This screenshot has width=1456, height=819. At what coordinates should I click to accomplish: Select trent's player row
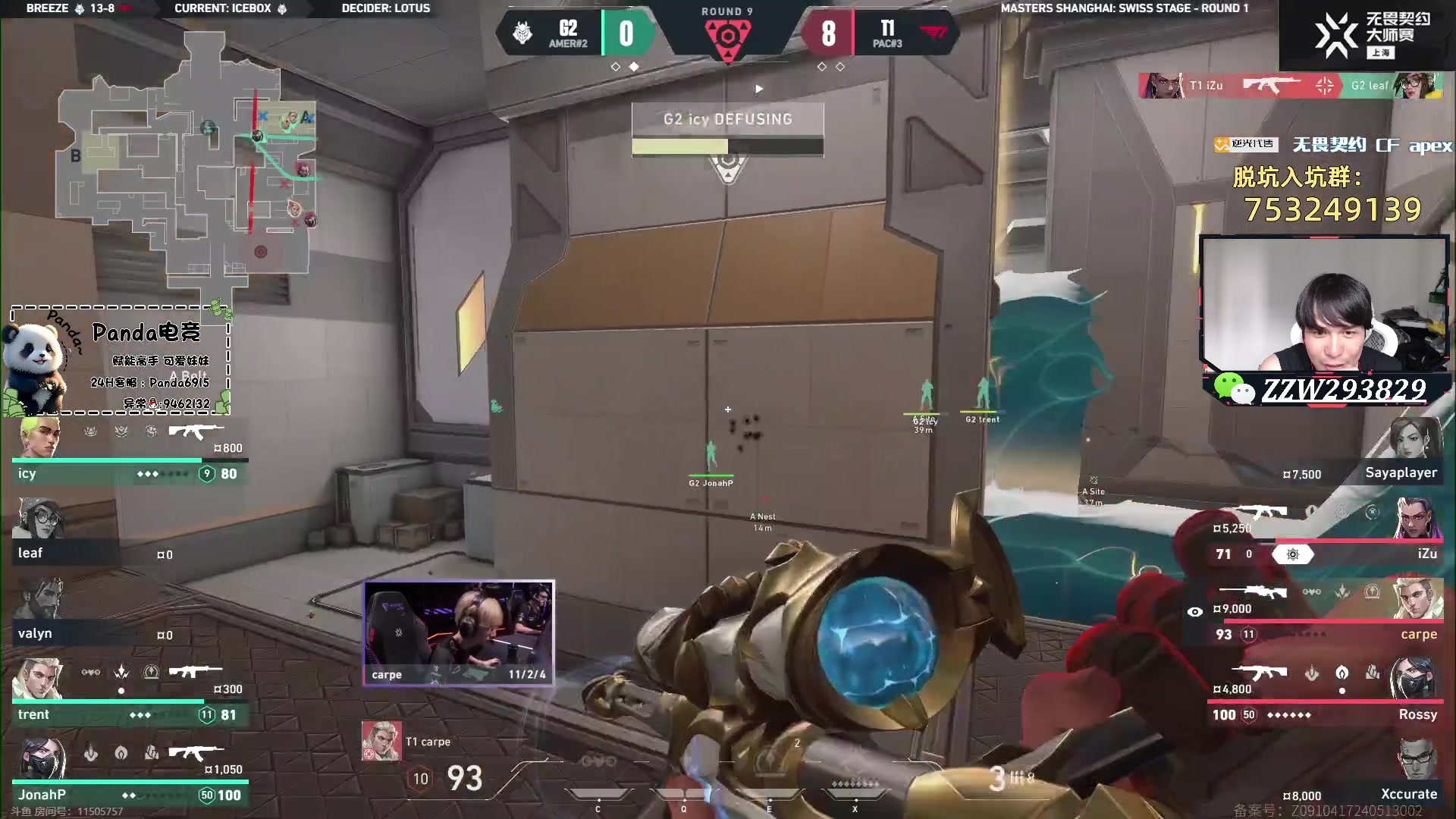pos(129,694)
